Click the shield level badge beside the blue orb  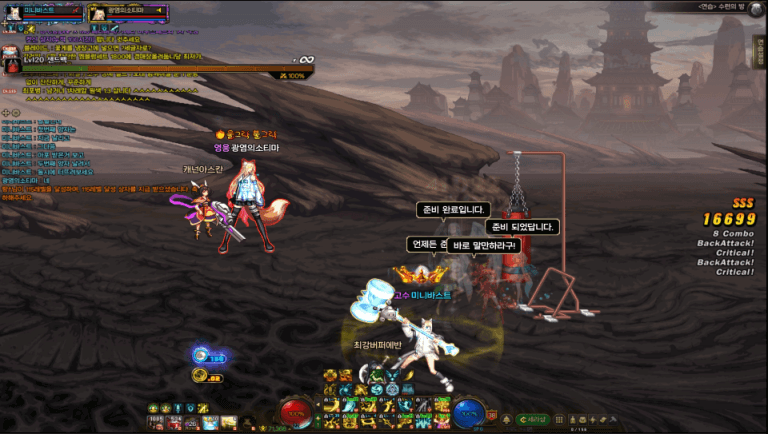point(492,413)
